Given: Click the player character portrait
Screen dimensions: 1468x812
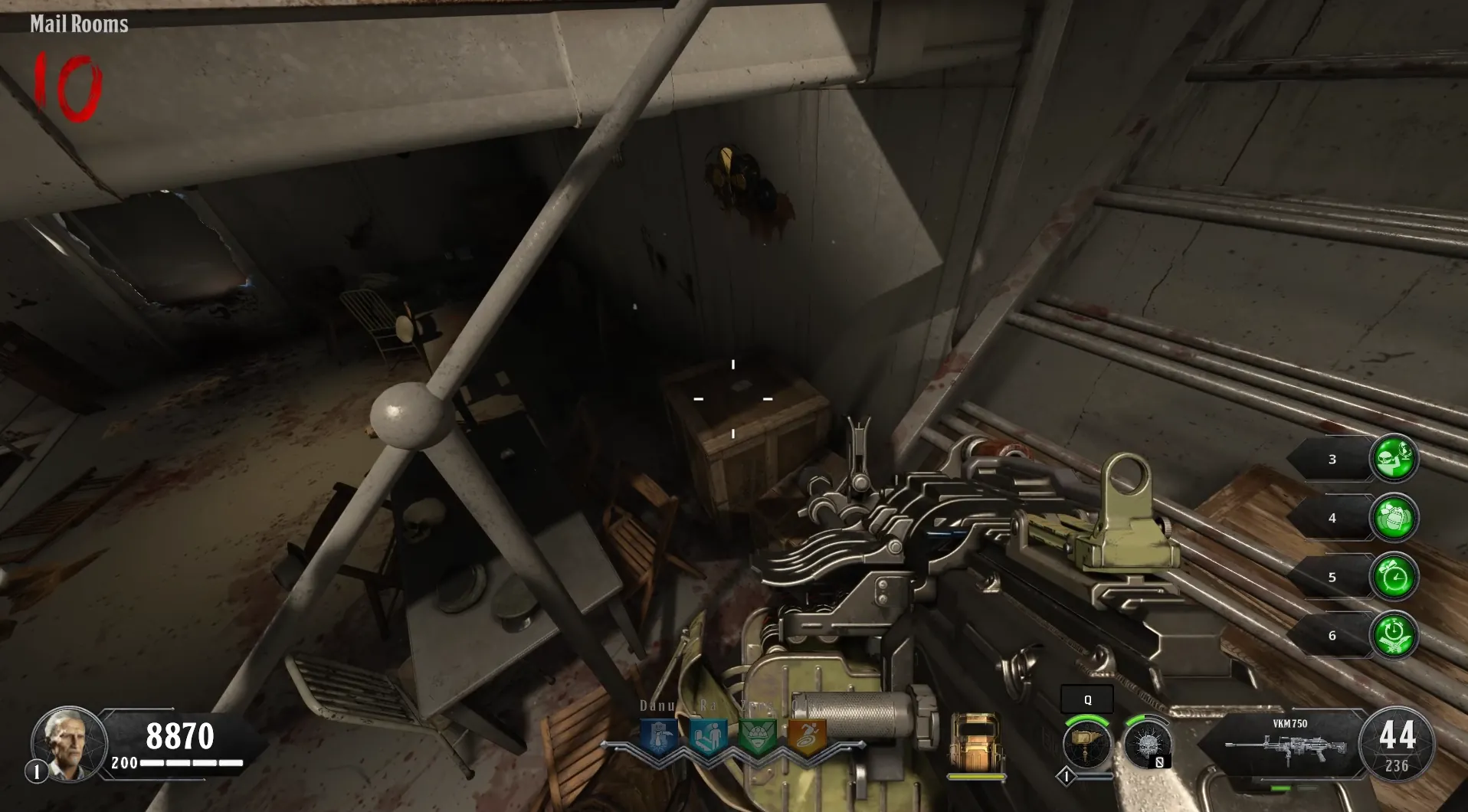Looking at the screenshot, I should [67, 742].
